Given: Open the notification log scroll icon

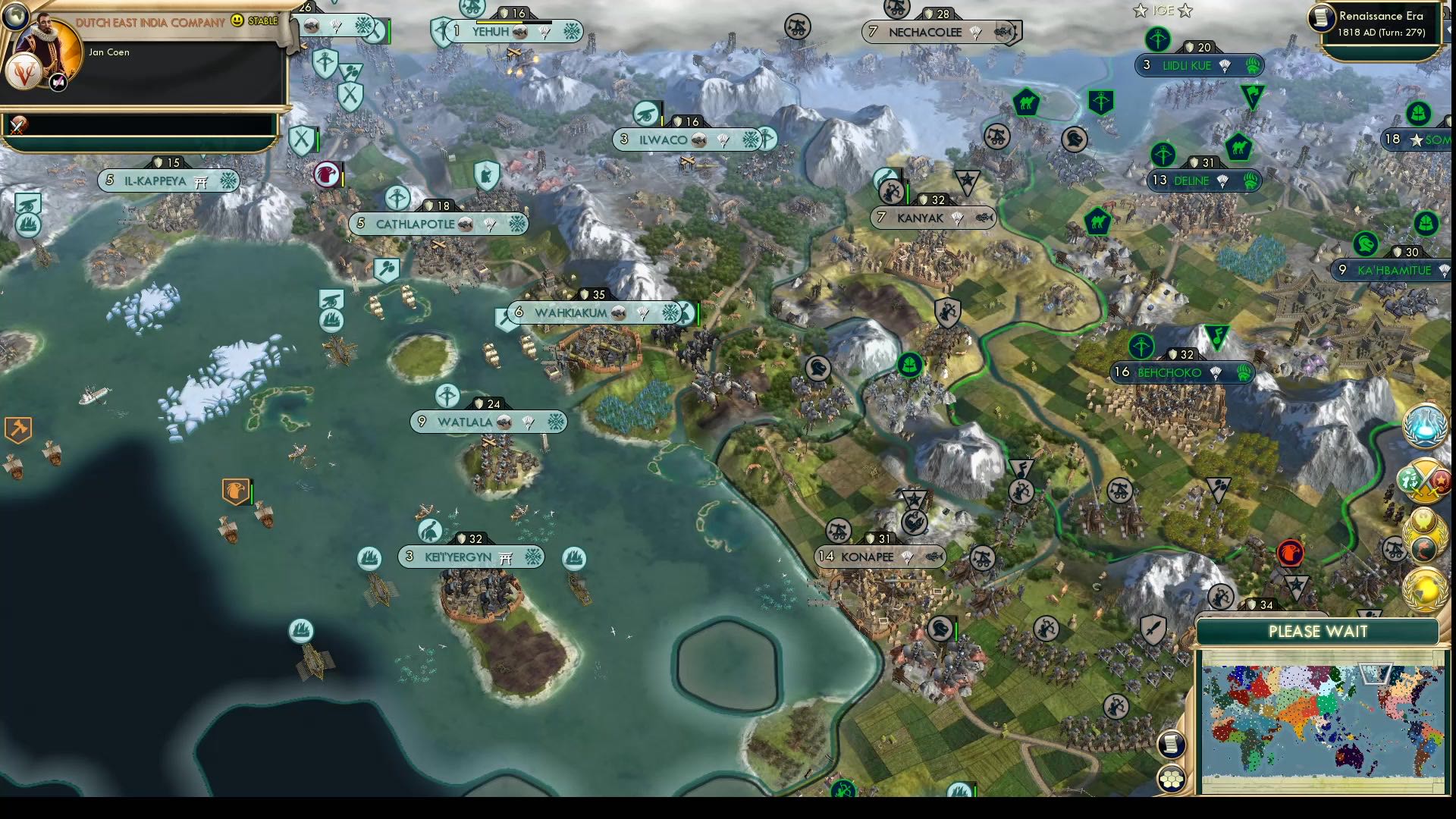Looking at the screenshot, I should (1171, 745).
